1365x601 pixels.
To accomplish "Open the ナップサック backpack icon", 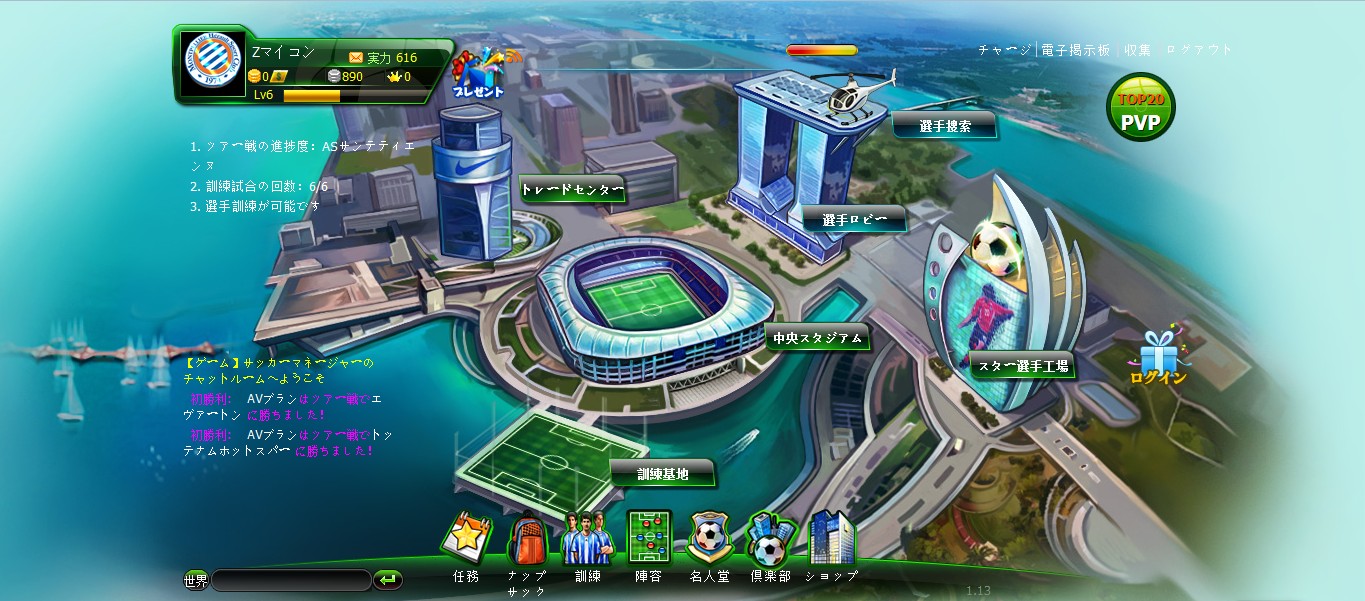I will pos(527,540).
